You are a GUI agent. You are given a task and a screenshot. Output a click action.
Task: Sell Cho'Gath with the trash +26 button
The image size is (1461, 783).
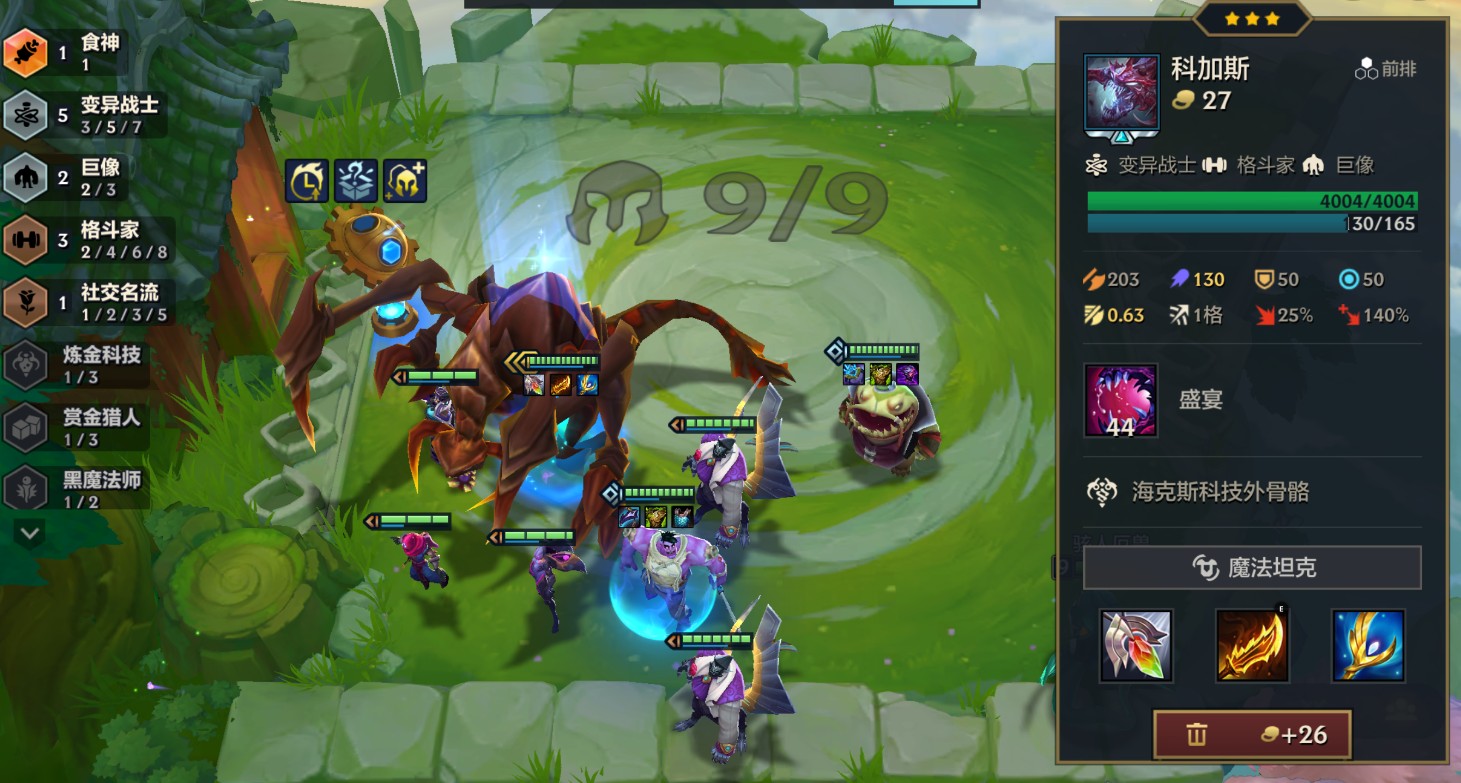point(1252,735)
